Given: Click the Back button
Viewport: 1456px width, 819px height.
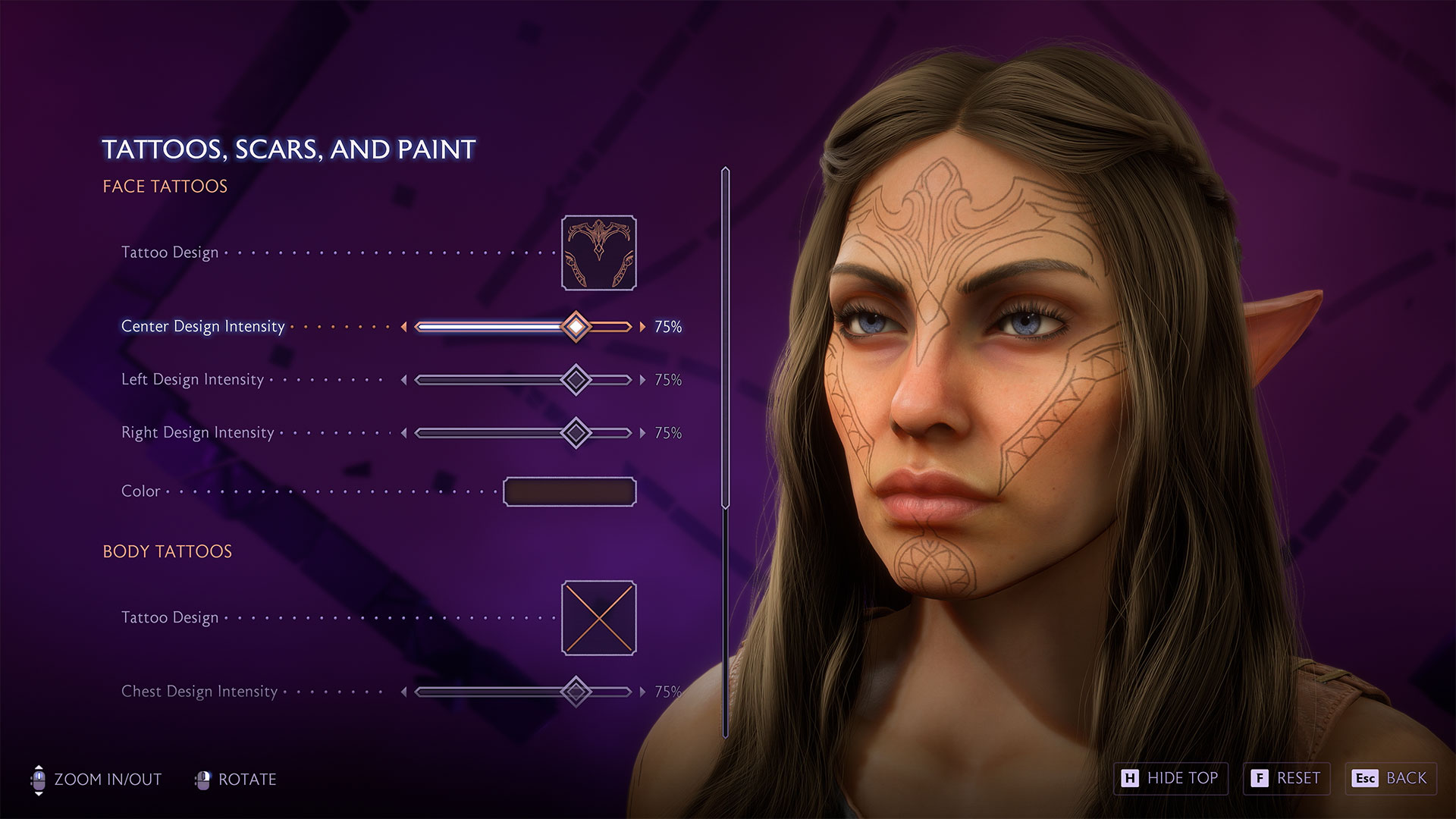Looking at the screenshot, I should [1390, 778].
